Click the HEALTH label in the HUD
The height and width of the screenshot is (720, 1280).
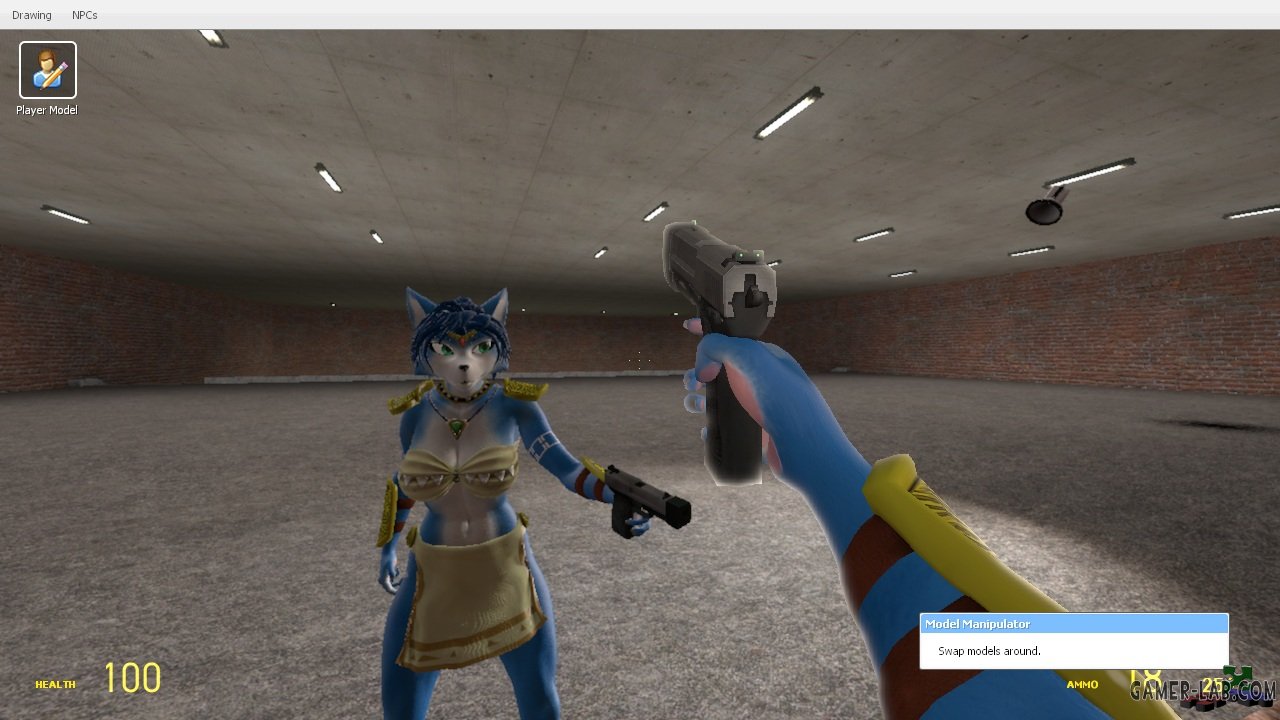point(55,684)
